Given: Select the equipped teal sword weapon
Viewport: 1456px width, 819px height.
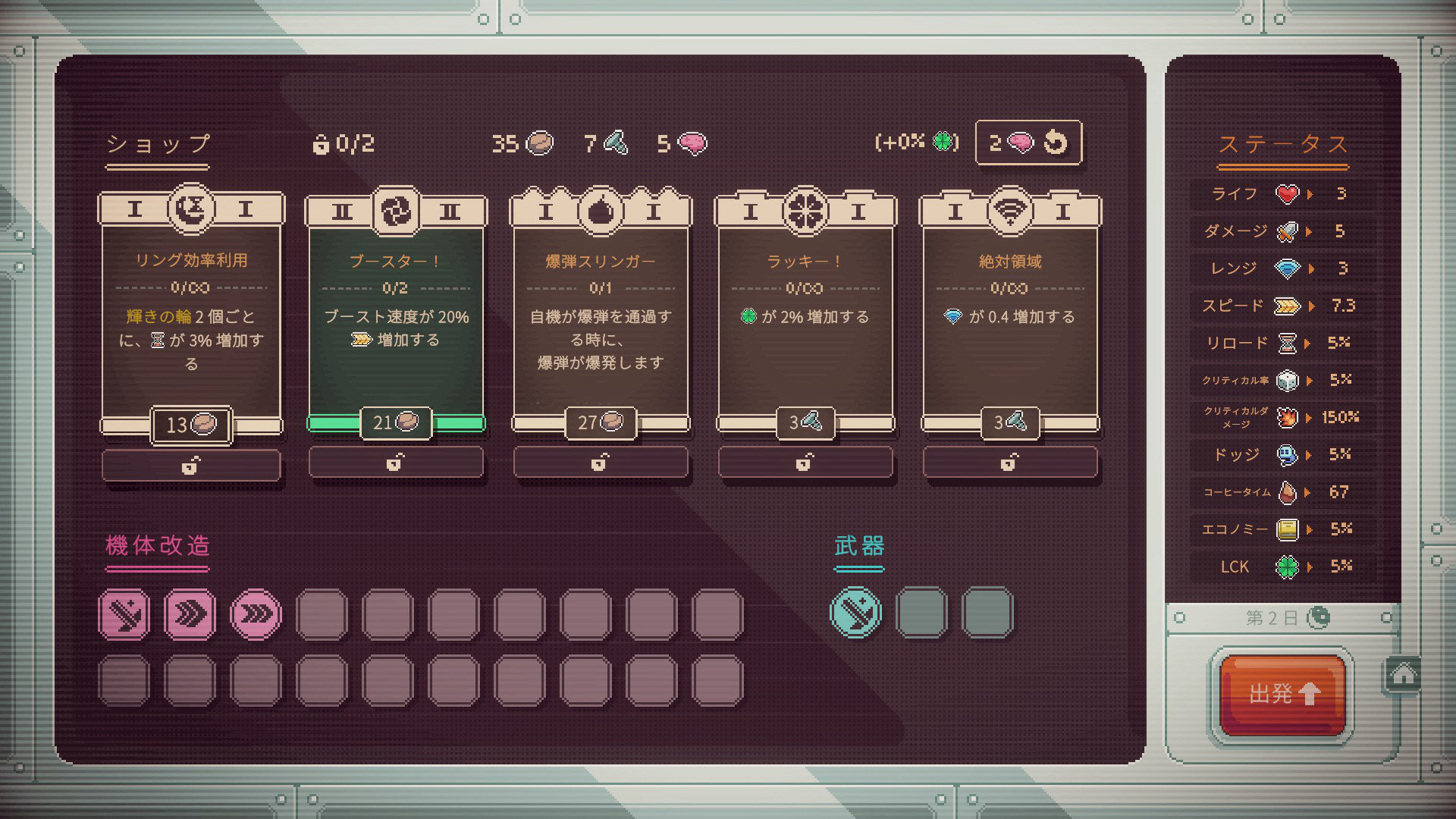Looking at the screenshot, I should pyautogui.click(x=856, y=612).
